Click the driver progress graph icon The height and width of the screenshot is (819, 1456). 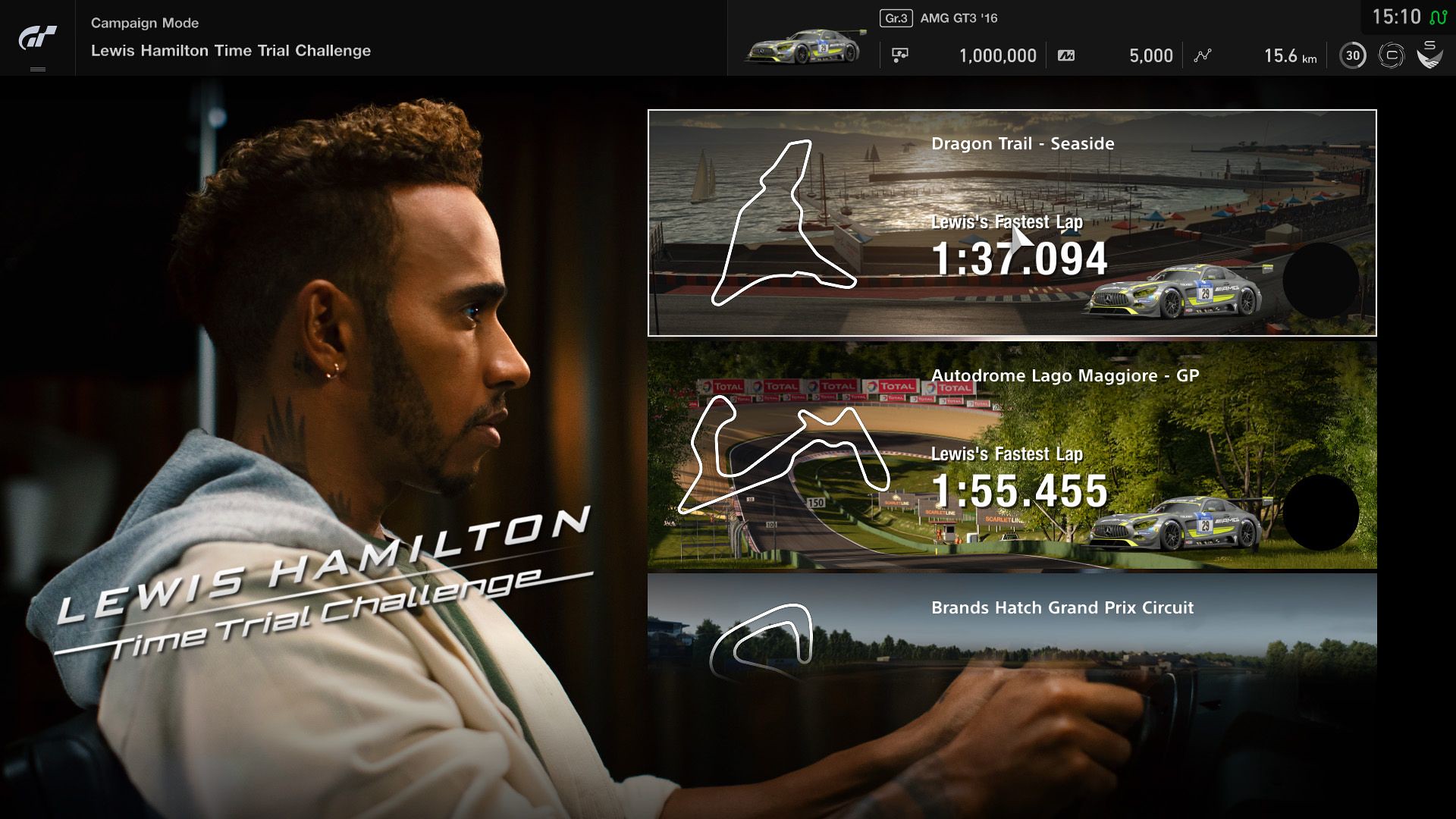coord(1203,55)
